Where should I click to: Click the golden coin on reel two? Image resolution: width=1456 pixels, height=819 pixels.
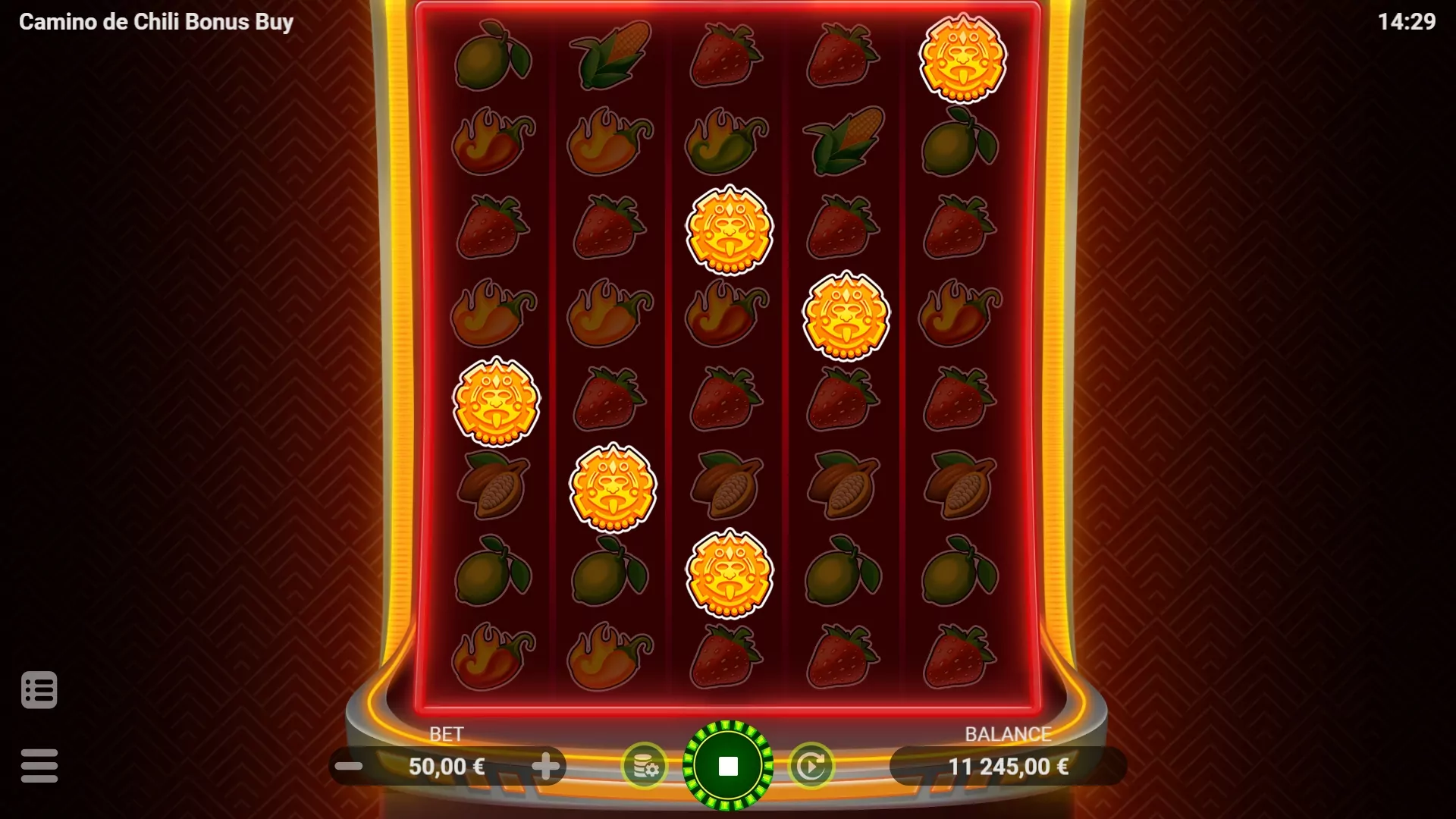(611, 489)
